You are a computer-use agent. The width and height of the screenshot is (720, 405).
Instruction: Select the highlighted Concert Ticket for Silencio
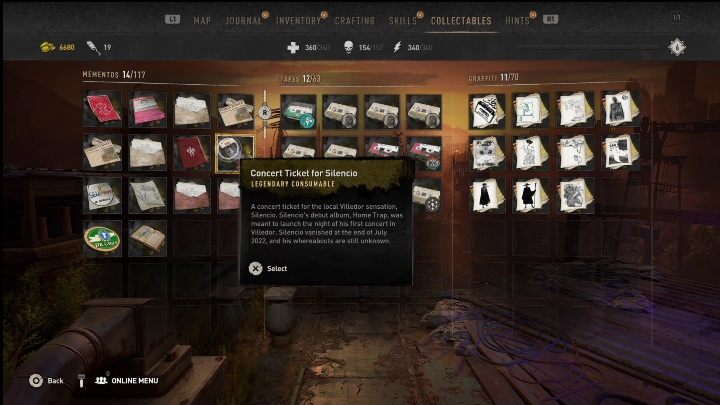(235, 152)
